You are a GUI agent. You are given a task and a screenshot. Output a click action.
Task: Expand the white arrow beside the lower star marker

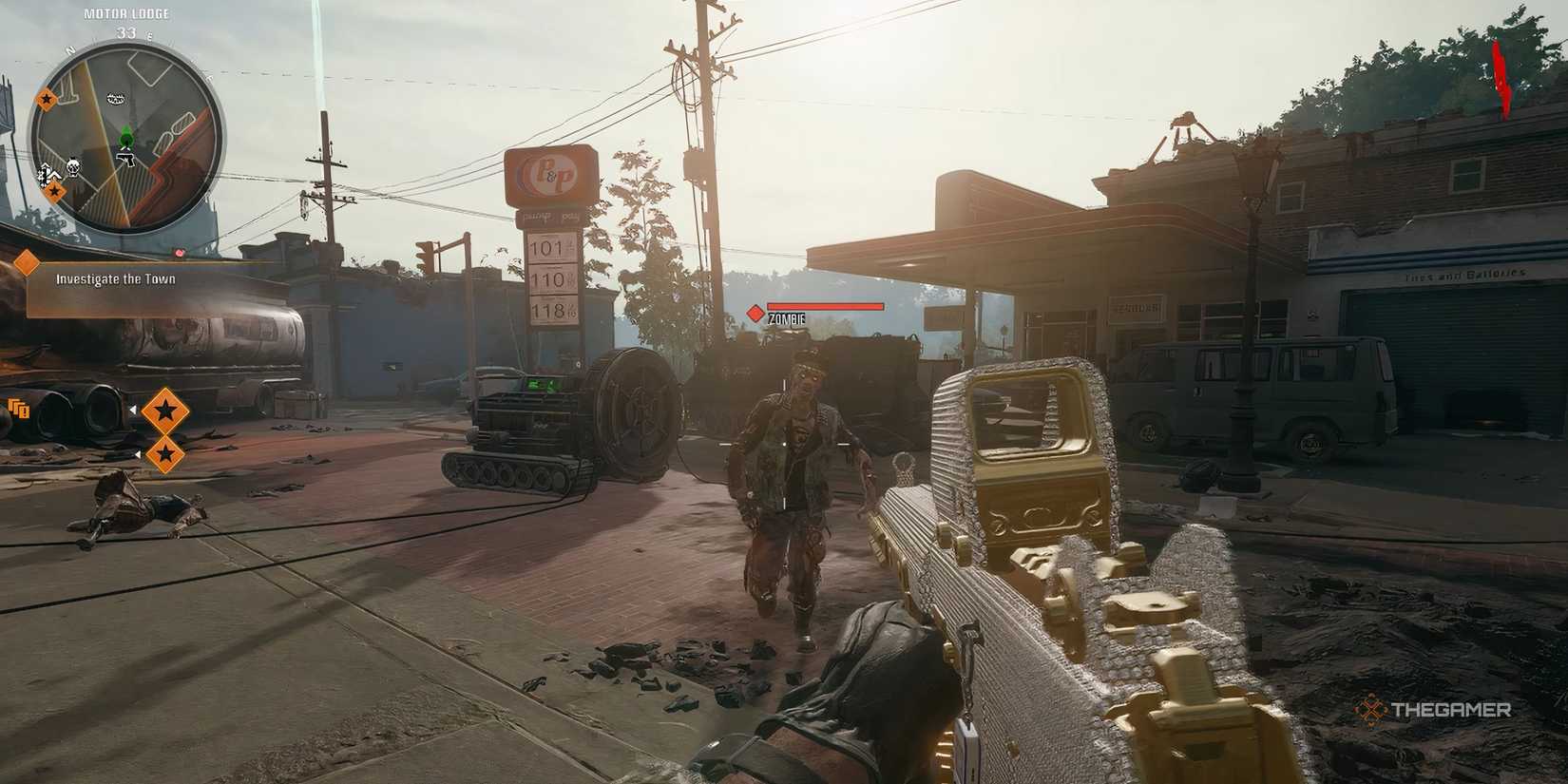point(139,454)
